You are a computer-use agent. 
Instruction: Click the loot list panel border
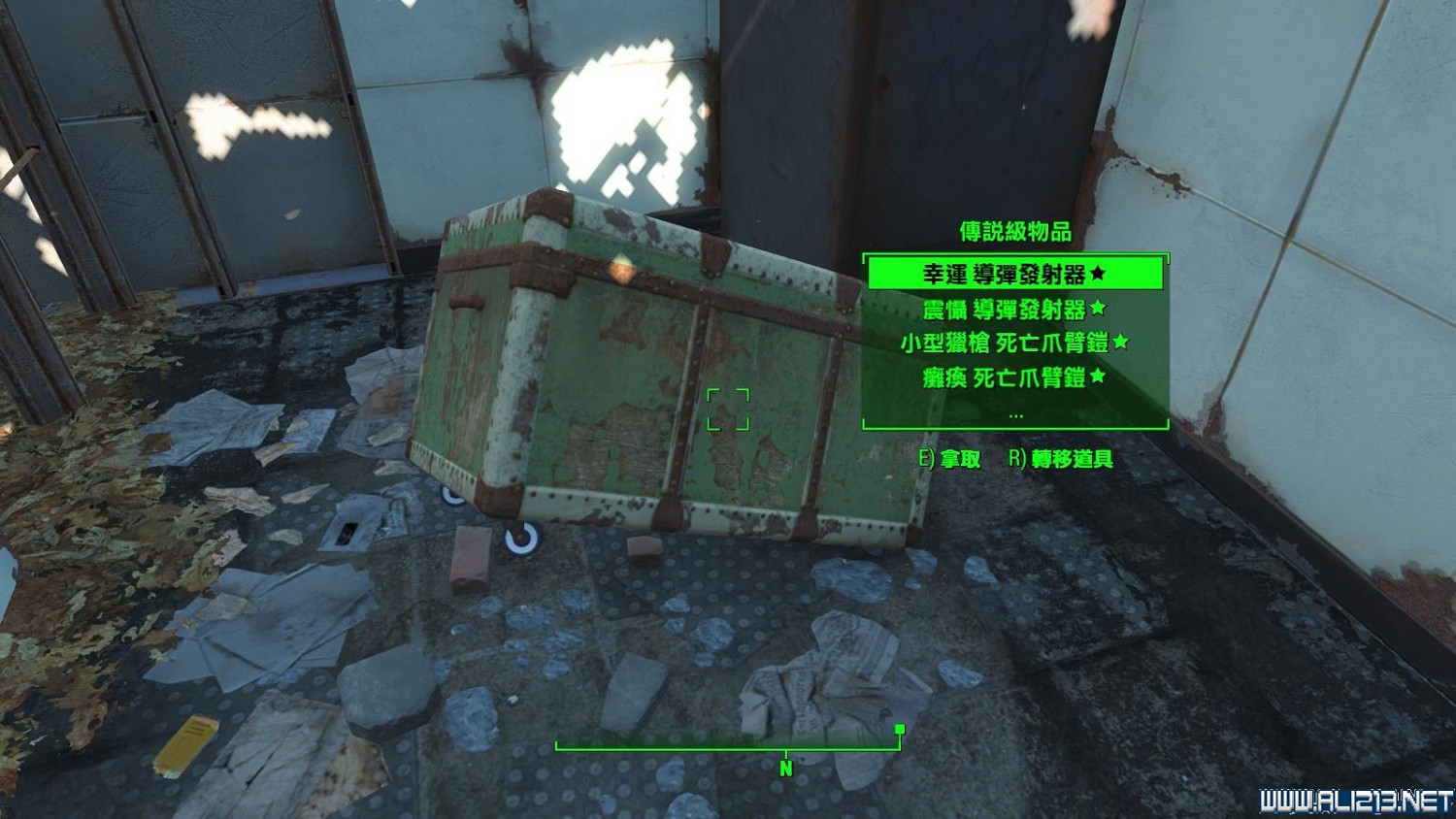862,340
